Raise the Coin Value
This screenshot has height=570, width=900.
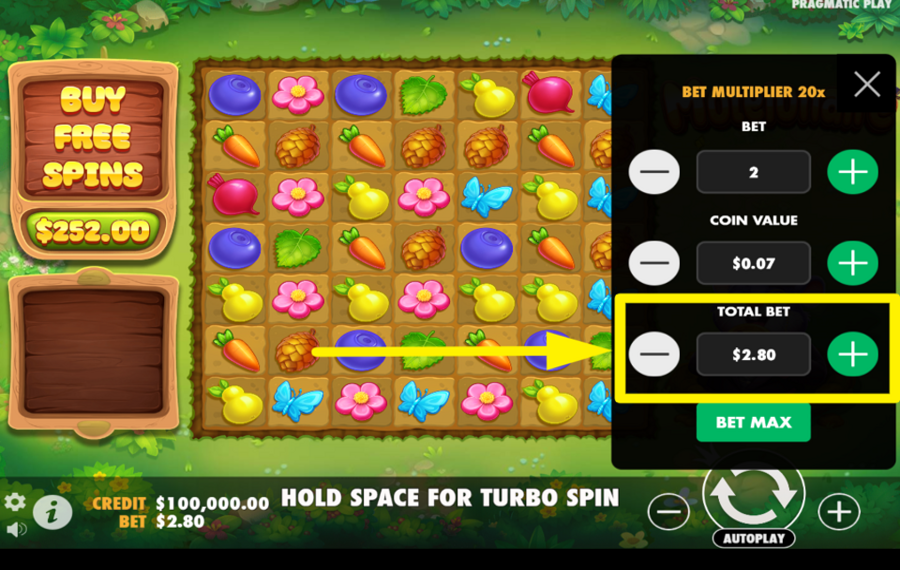click(852, 263)
